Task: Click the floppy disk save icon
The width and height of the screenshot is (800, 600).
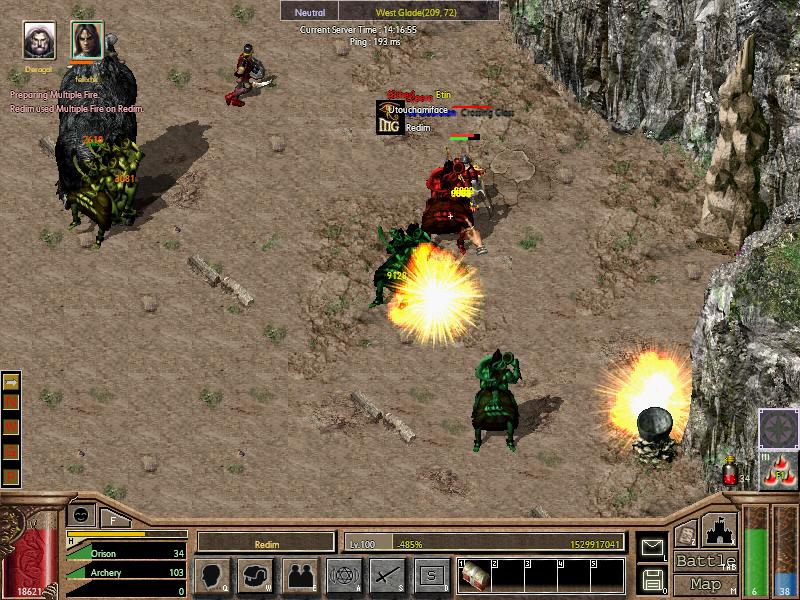Action: pyautogui.click(x=651, y=578)
